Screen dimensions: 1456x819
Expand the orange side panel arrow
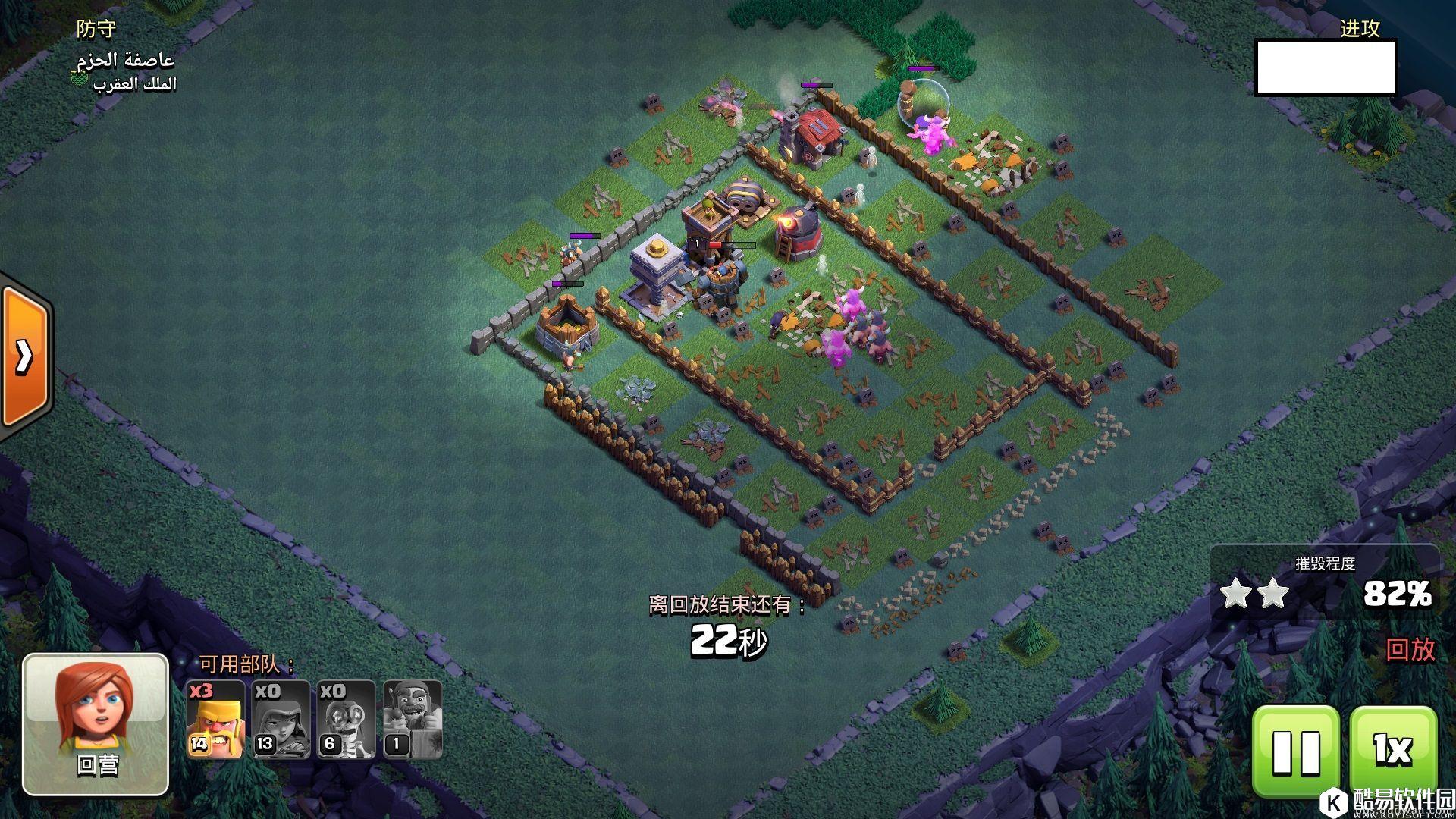click(24, 355)
